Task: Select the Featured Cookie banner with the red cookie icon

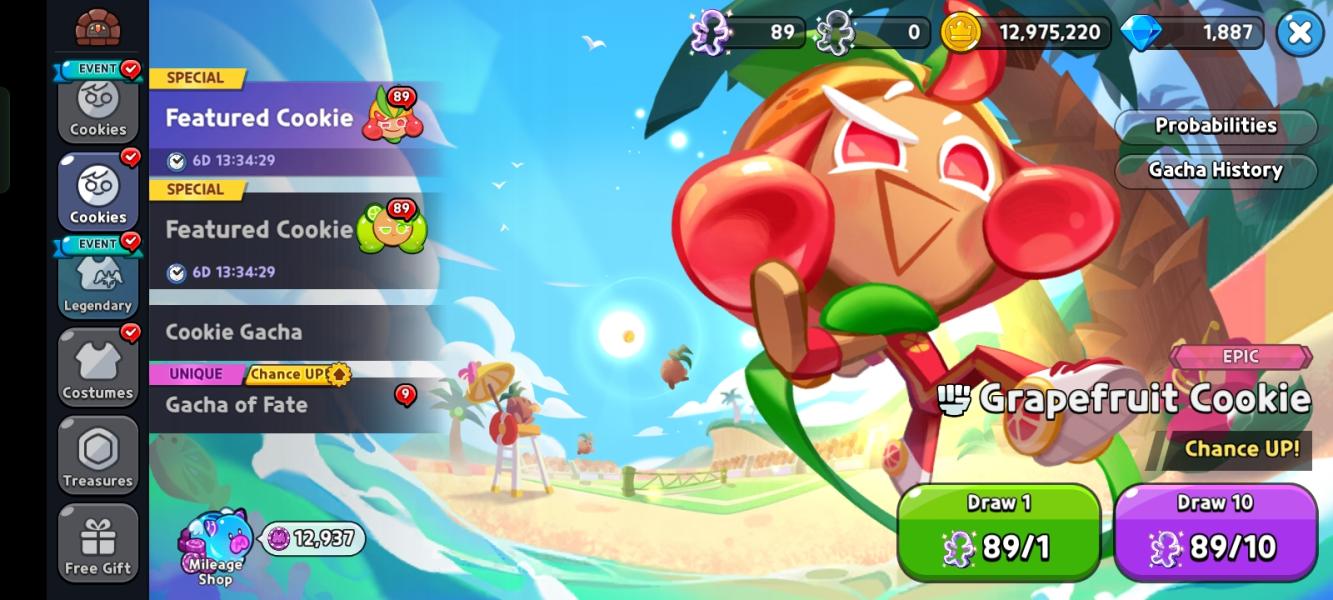Action: [295, 118]
